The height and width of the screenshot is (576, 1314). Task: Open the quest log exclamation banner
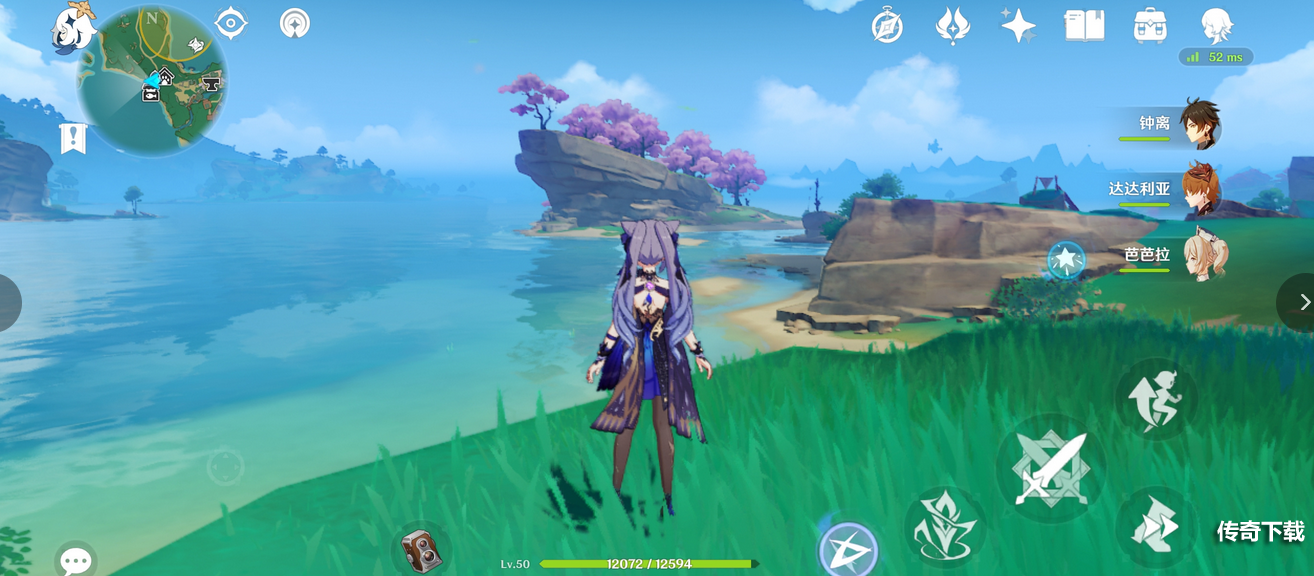[73, 138]
